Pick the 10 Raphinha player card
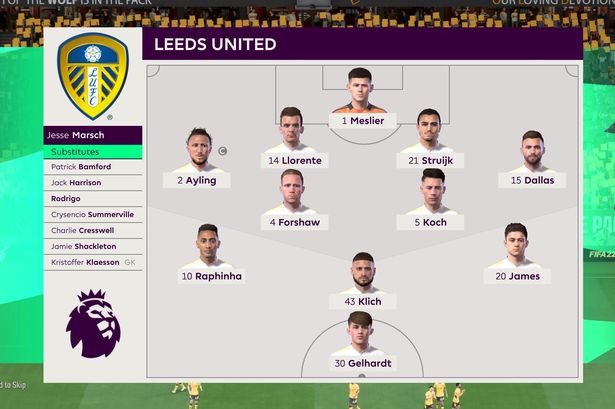Viewport: 615px width, 409px height. 209,255
